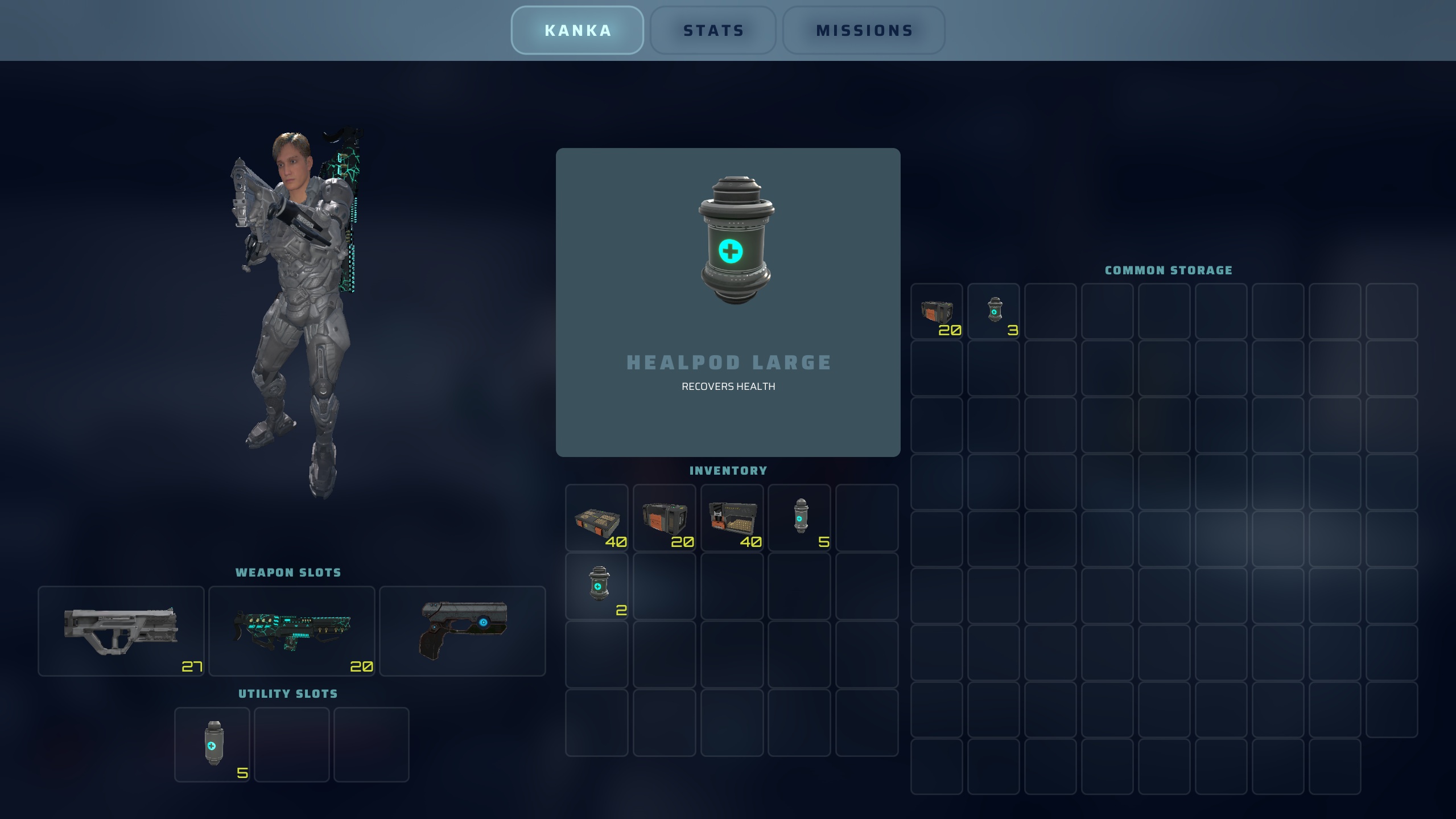Select the flat ammo tray in inventory
1456x819 pixels.
tap(597, 518)
